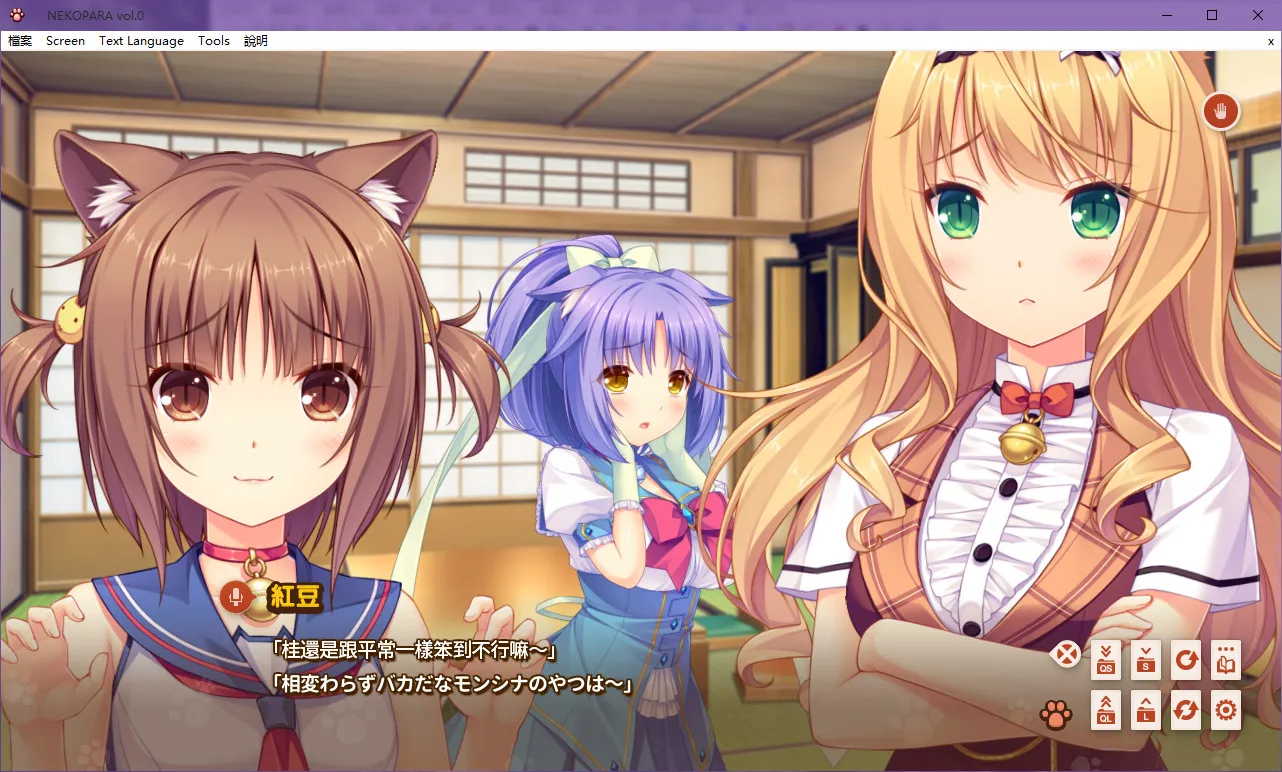Image resolution: width=1282 pixels, height=772 pixels.
Task: Click the x at the menu bar's right edge
Action: click(x=1270, y=41)
